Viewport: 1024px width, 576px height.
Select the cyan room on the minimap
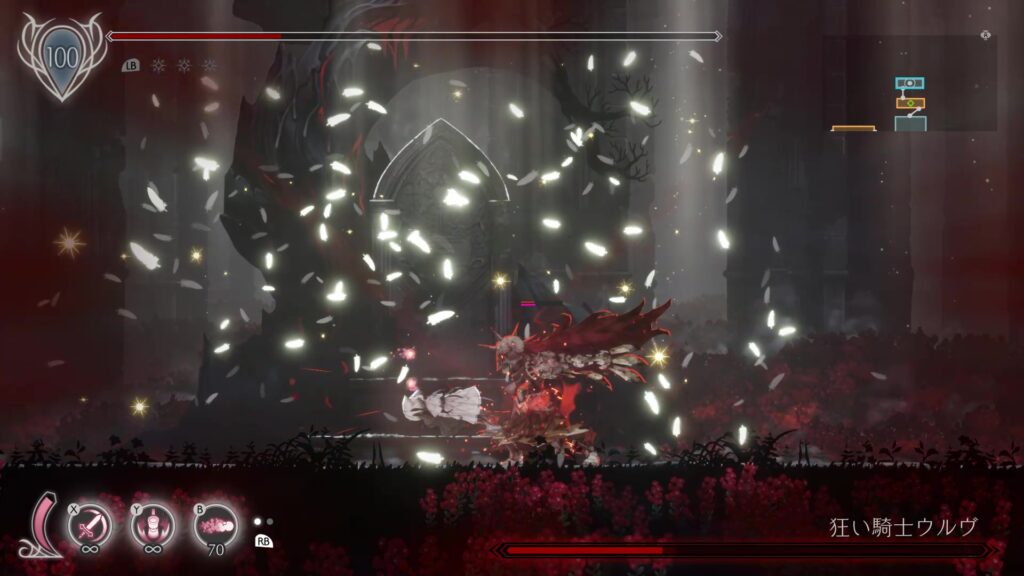(909, 83)
